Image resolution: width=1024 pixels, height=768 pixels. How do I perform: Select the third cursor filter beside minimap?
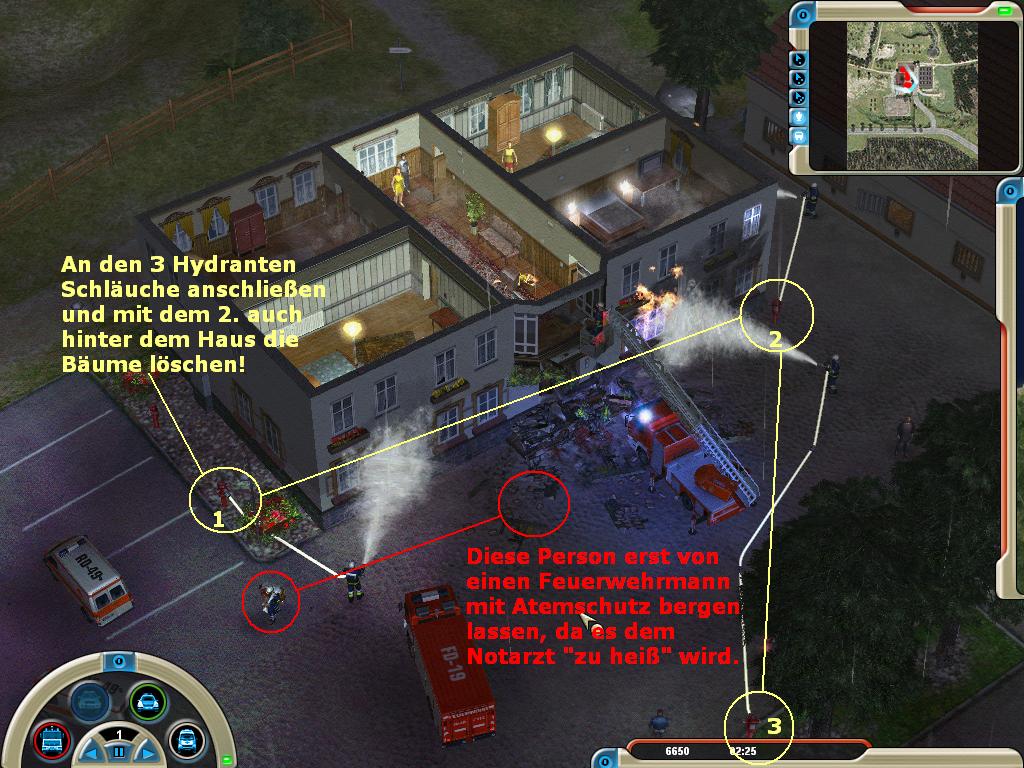click(x=799, y=97)
